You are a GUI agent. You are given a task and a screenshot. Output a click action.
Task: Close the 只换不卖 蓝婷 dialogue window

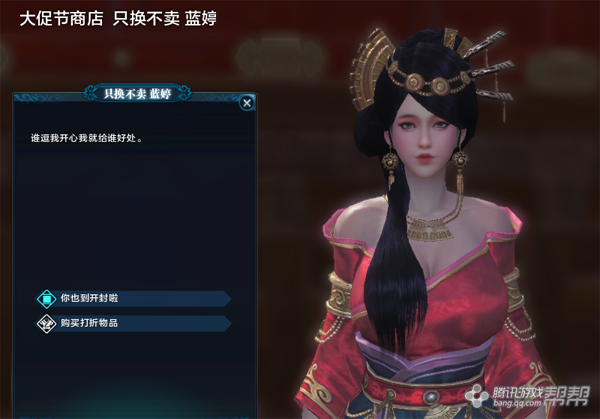point(246,102)
